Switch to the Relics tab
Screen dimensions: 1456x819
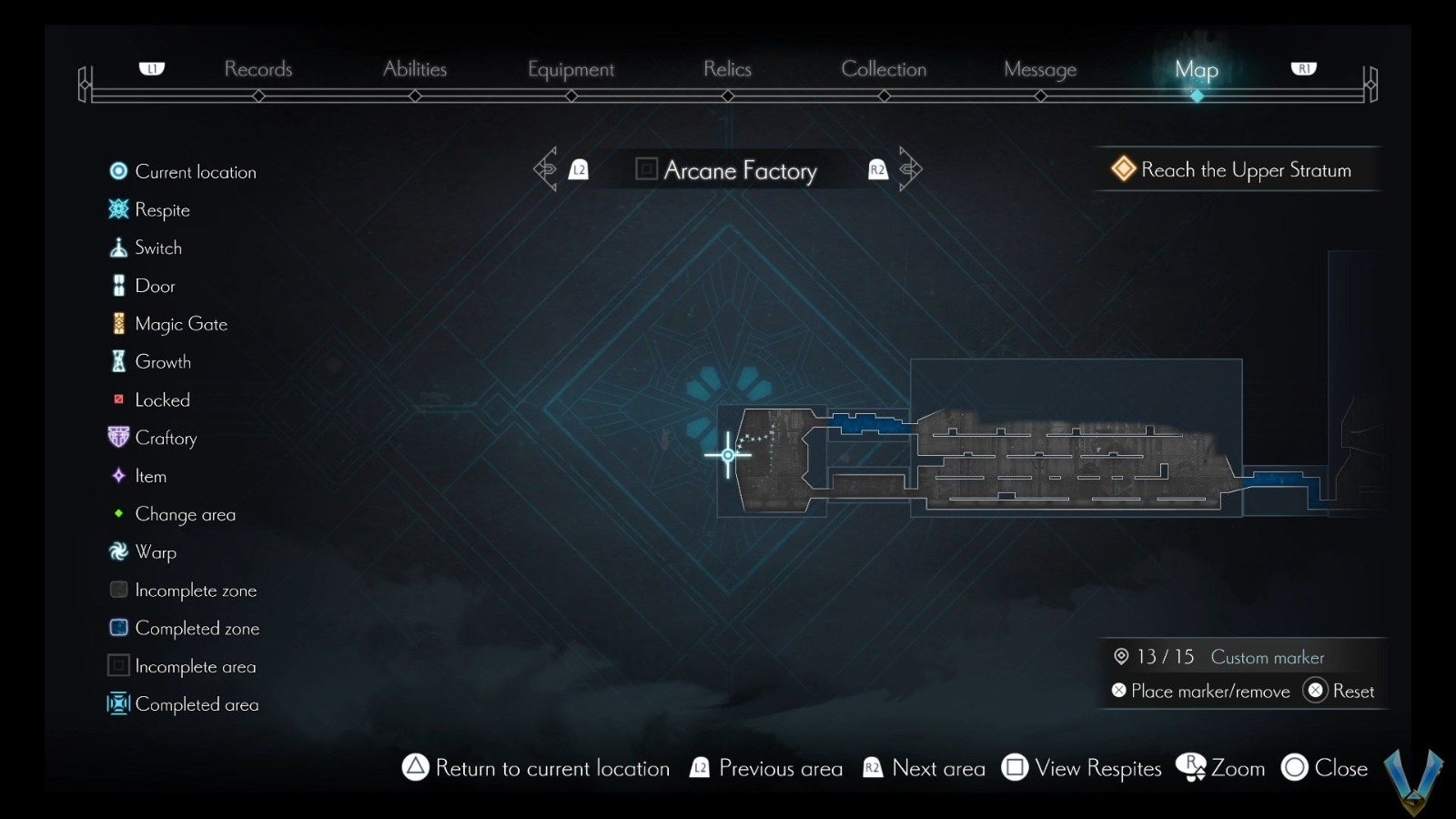click(x=727, y=69)
